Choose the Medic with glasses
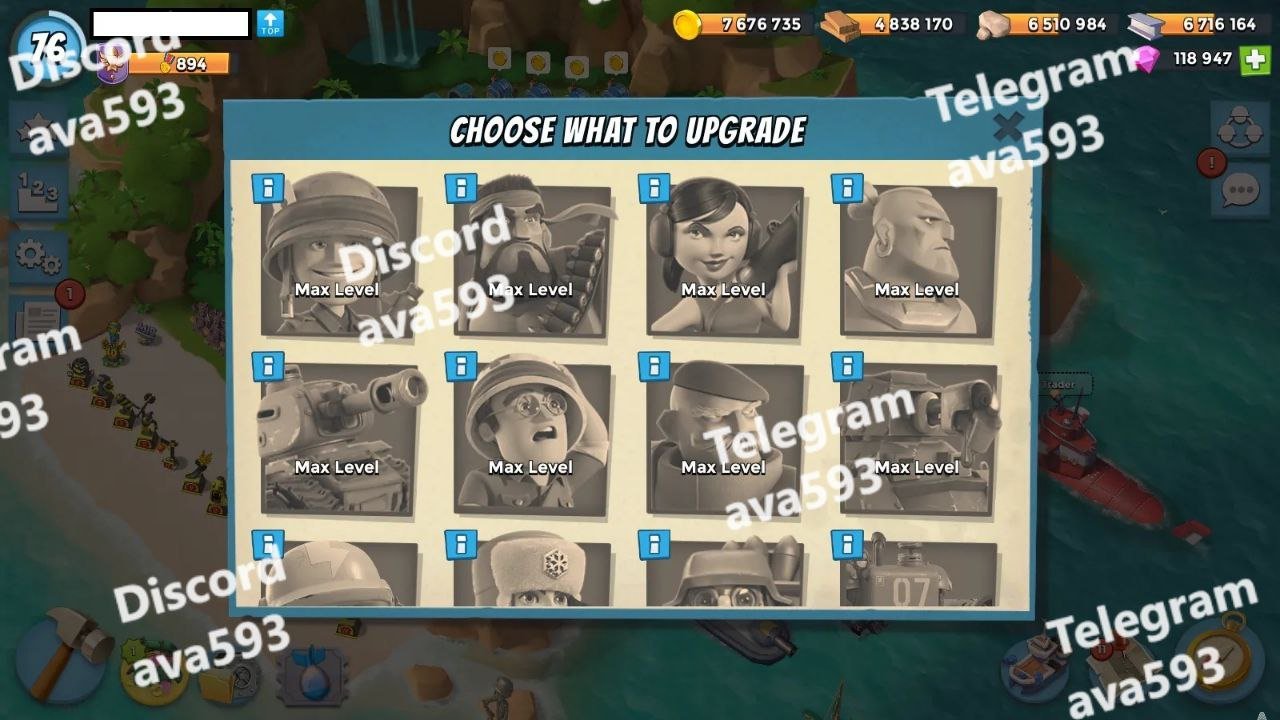The width and height of the screenshot is (1280, 720). (531, 438)
